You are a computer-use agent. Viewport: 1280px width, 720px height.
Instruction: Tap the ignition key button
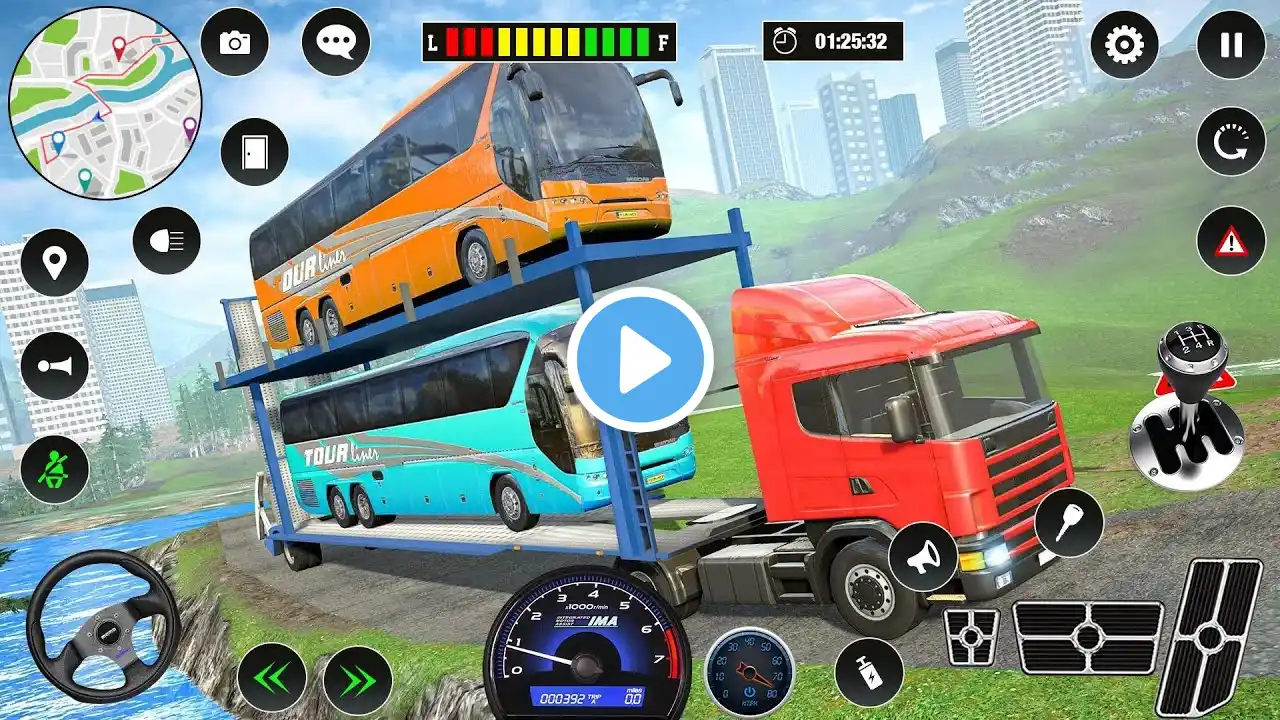(1068, 522)
